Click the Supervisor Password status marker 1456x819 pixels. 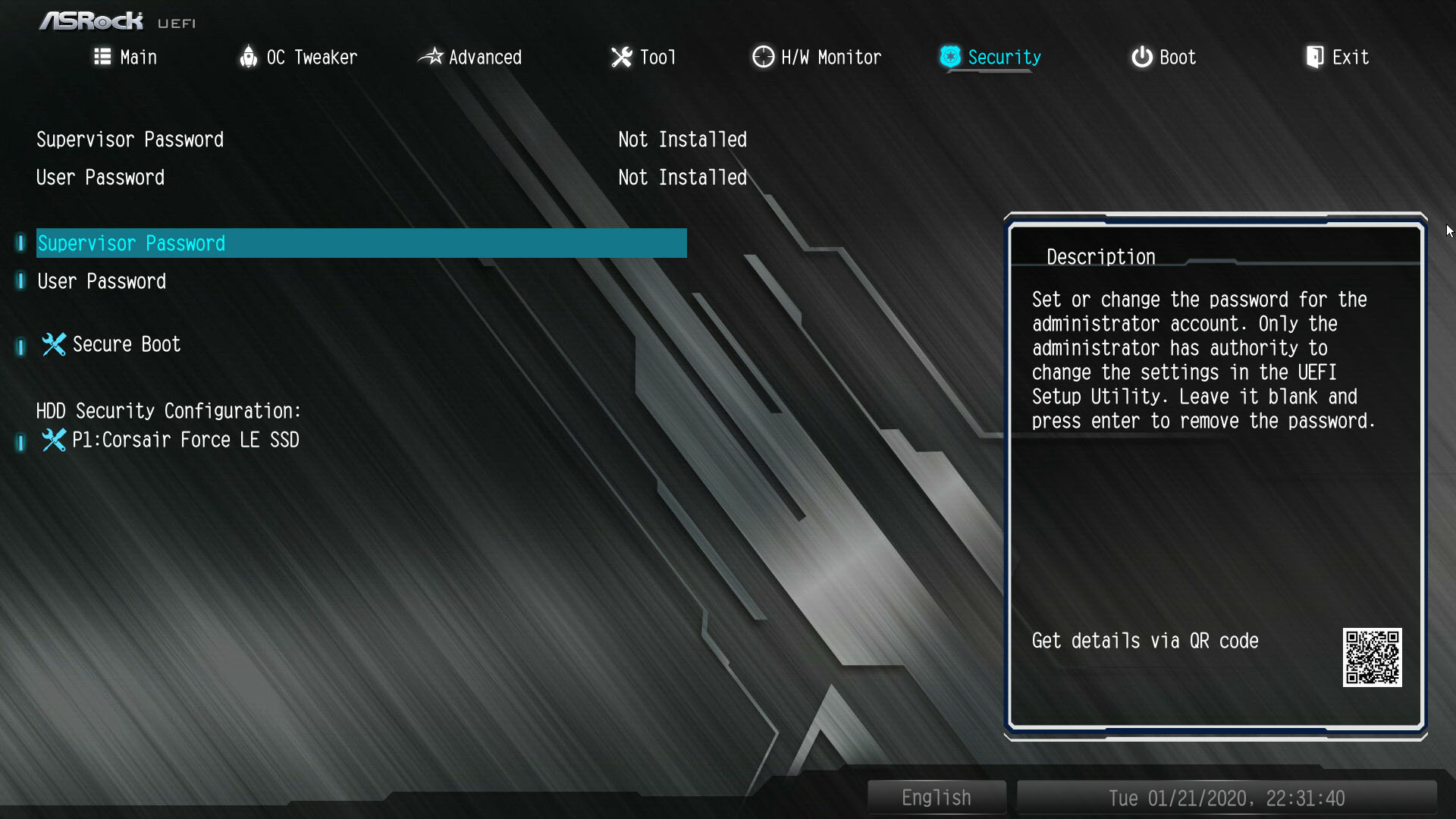682,140
